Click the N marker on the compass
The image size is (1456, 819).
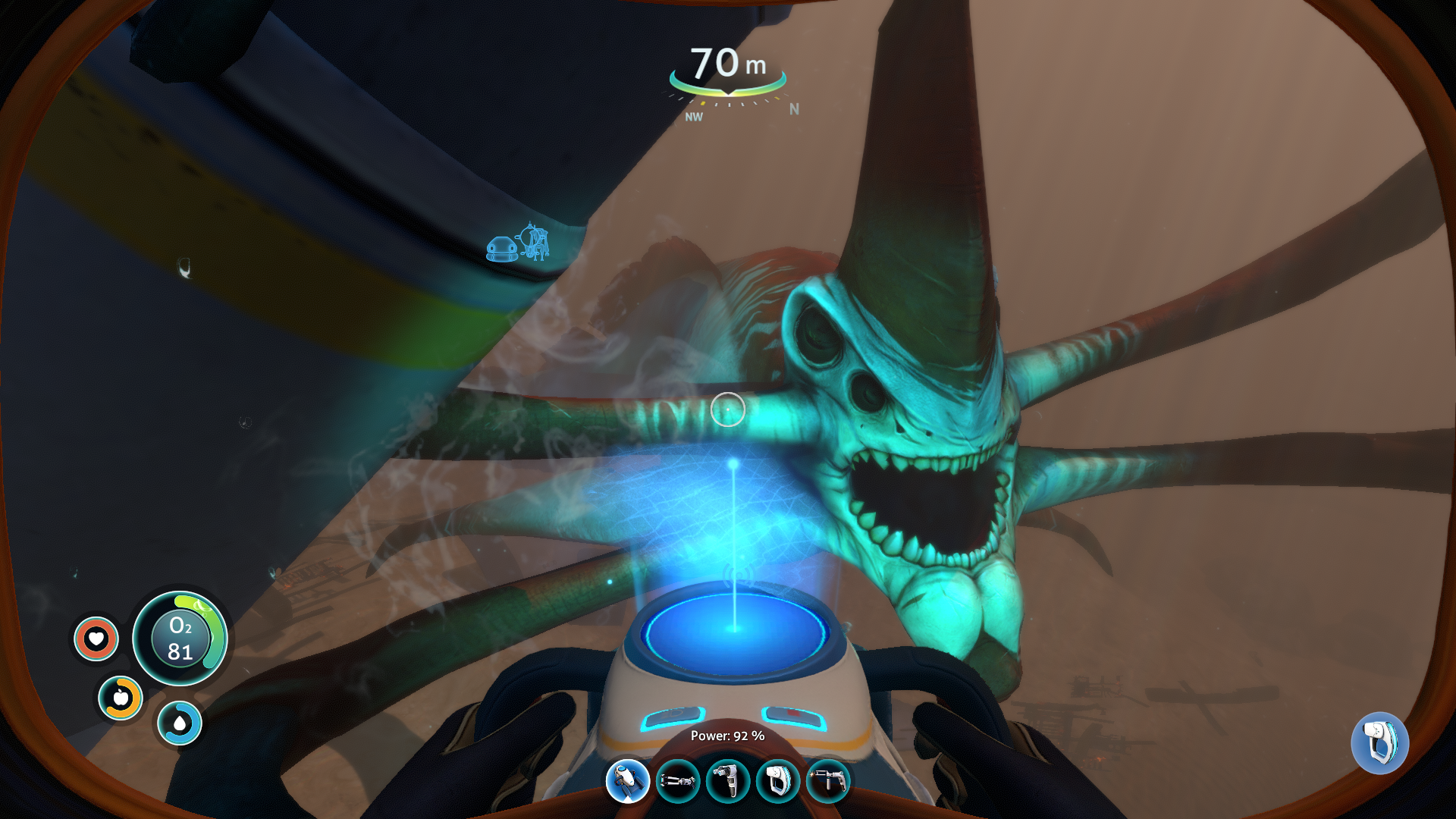click(x=793, y=108)
